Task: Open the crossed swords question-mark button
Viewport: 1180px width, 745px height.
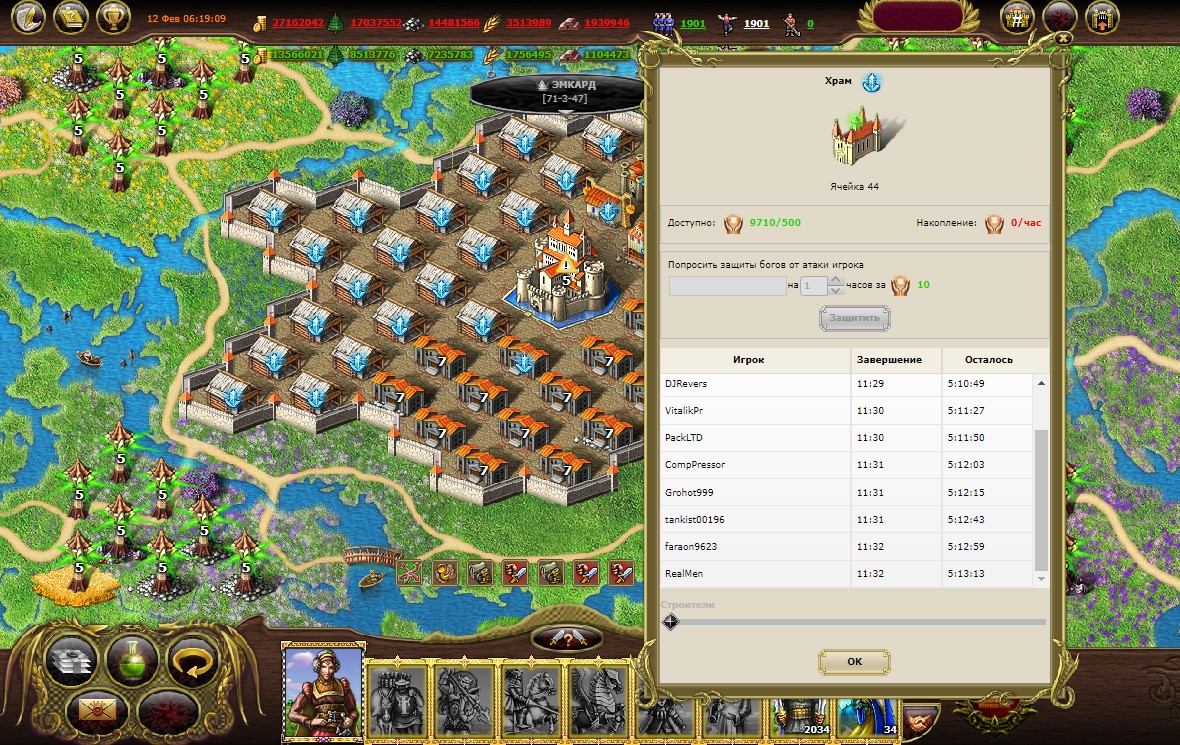Action: point(567,640)
